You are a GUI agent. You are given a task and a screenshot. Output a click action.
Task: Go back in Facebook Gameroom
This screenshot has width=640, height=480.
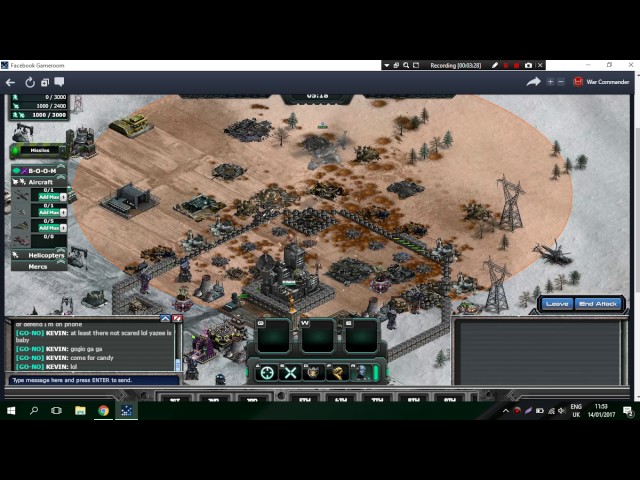(x=10, y=82)
